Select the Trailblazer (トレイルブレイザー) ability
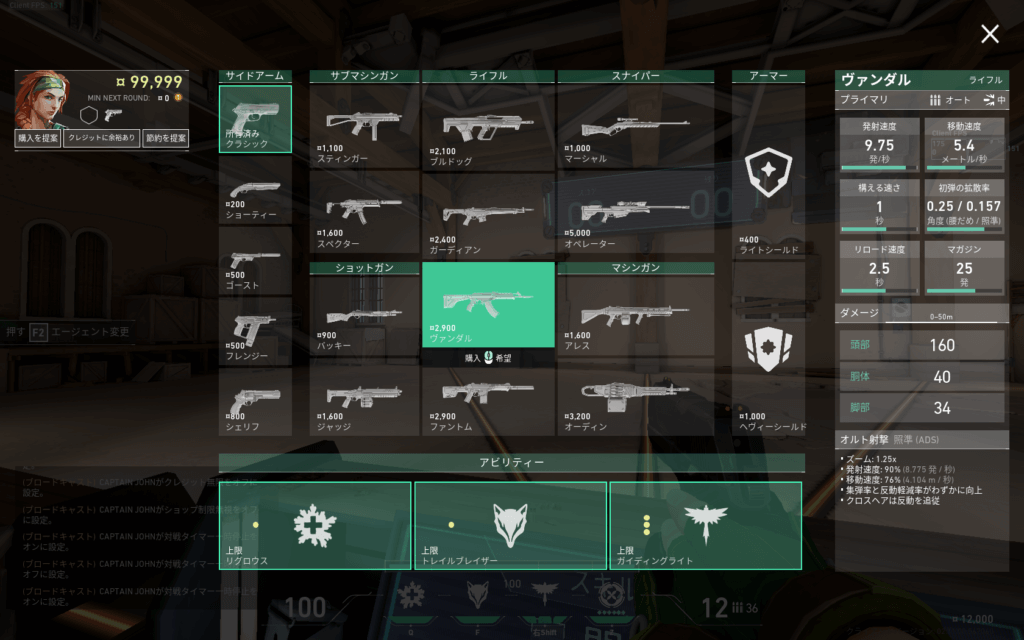This screenshot has height=640, width=1024. (510, 525)
